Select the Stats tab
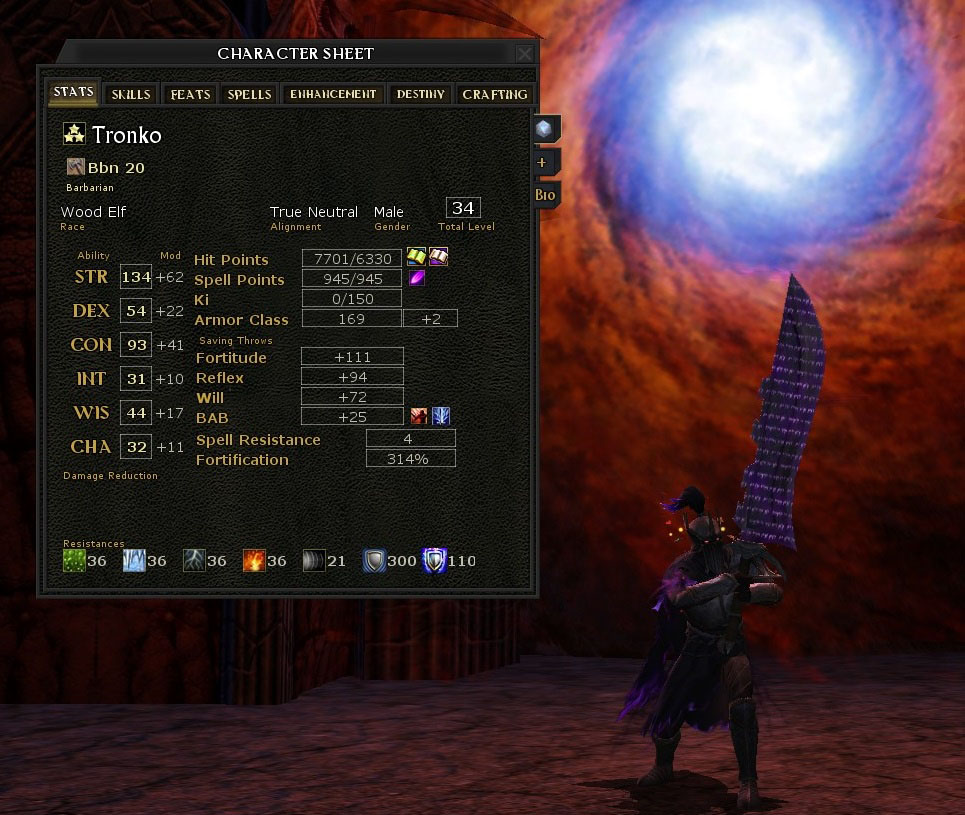965x815 pixels. point(74,92)
